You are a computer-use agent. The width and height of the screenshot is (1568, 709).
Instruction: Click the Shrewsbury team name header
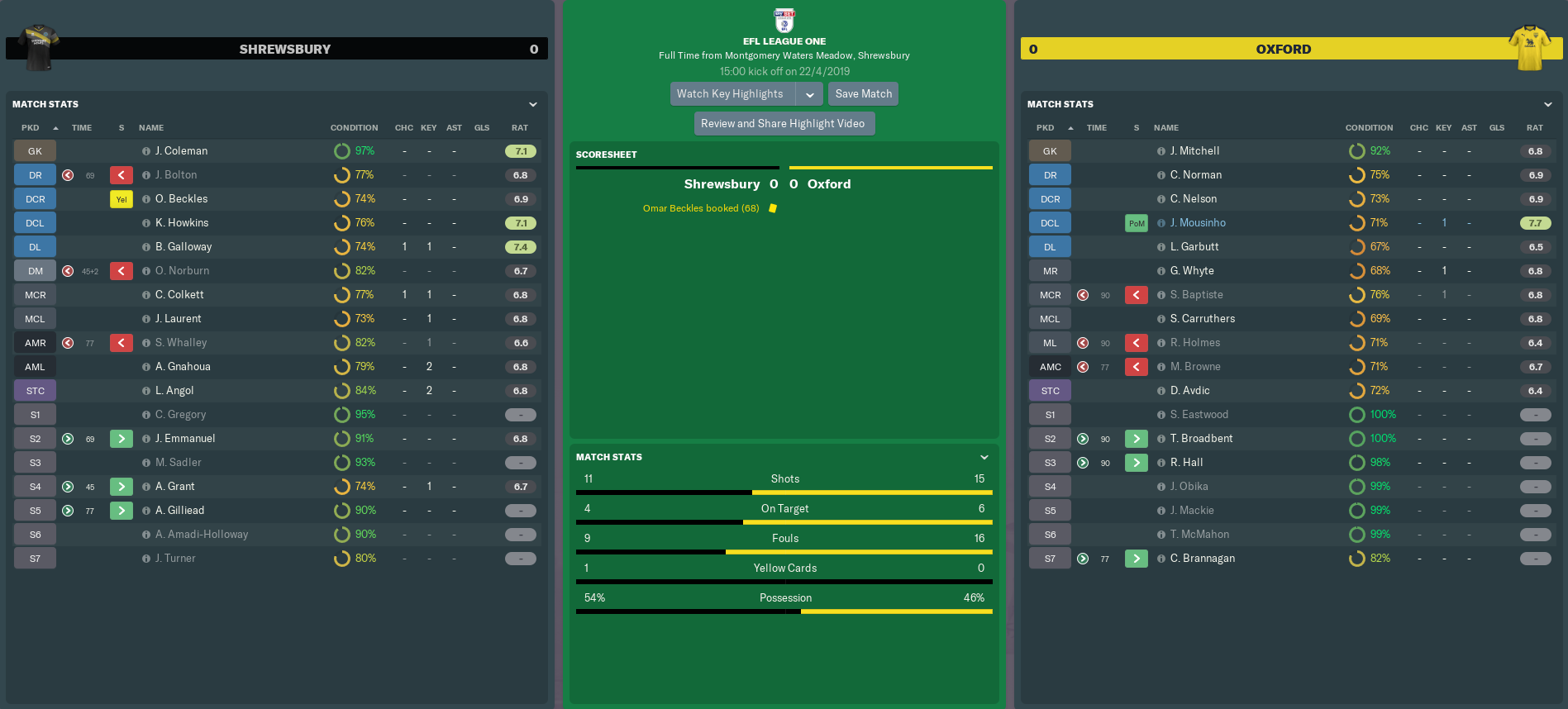284,50
